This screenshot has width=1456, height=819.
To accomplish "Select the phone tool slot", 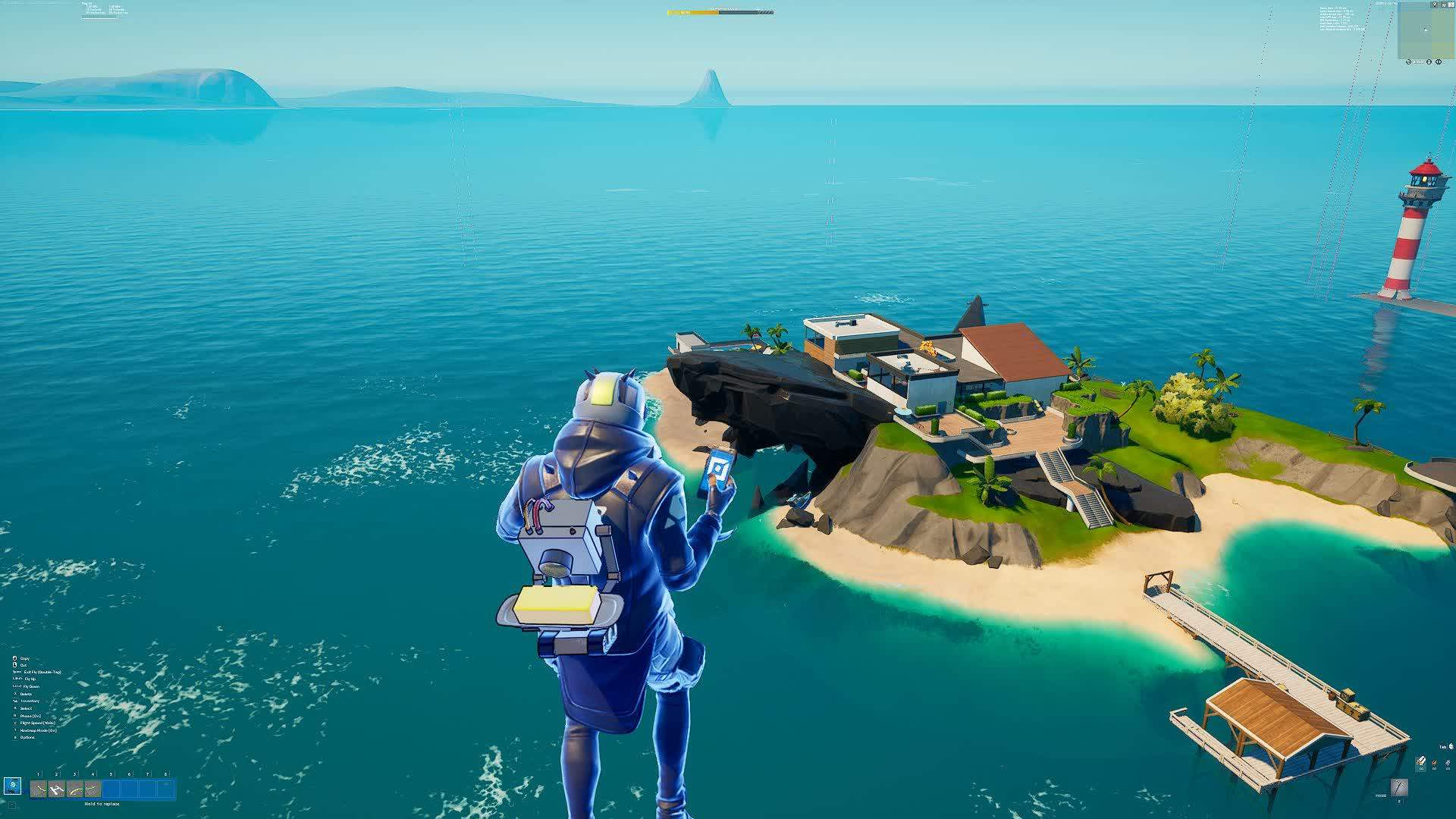I will pyautogui.click(x=12, y=786).
